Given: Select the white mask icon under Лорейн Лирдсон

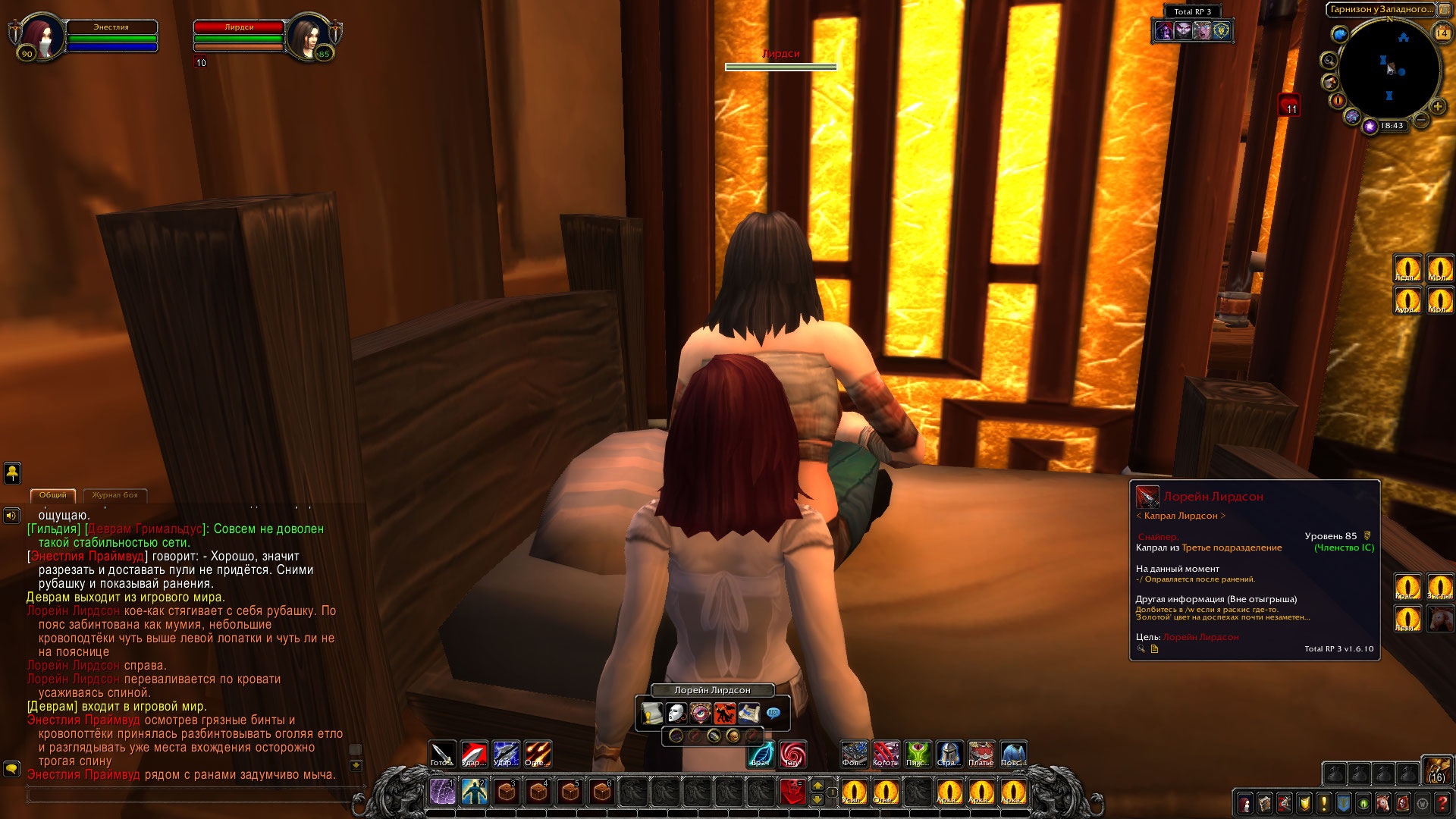Looking at the screenshot, I should [x=676, y=714].
